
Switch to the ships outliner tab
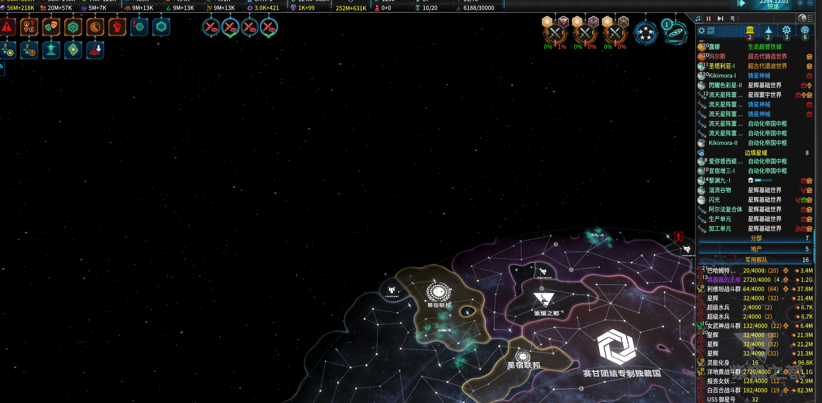click(768, 32)
